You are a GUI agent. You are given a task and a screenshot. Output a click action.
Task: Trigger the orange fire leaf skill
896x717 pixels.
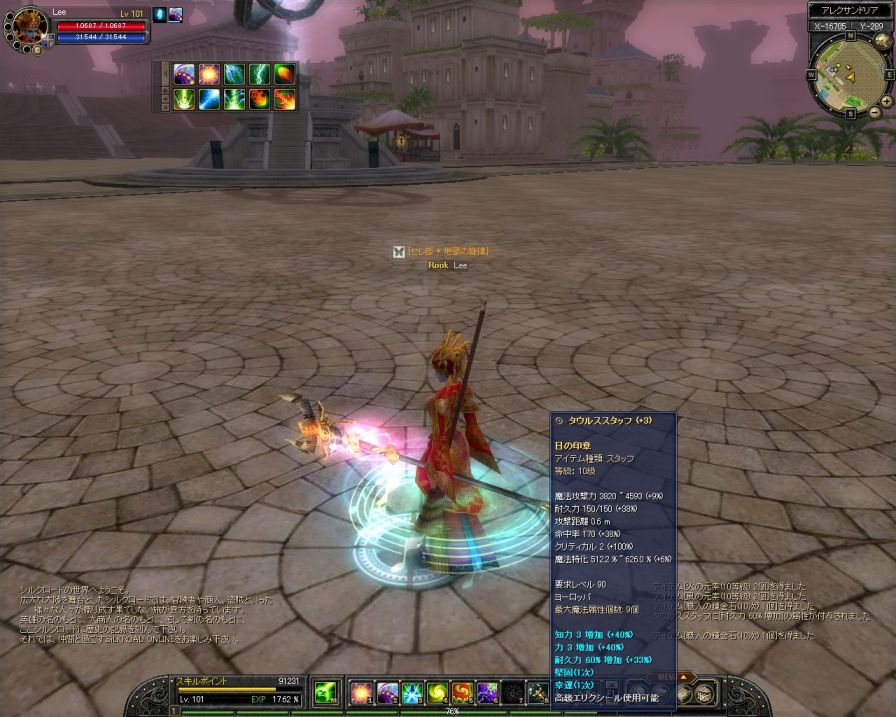click(284, 74)
